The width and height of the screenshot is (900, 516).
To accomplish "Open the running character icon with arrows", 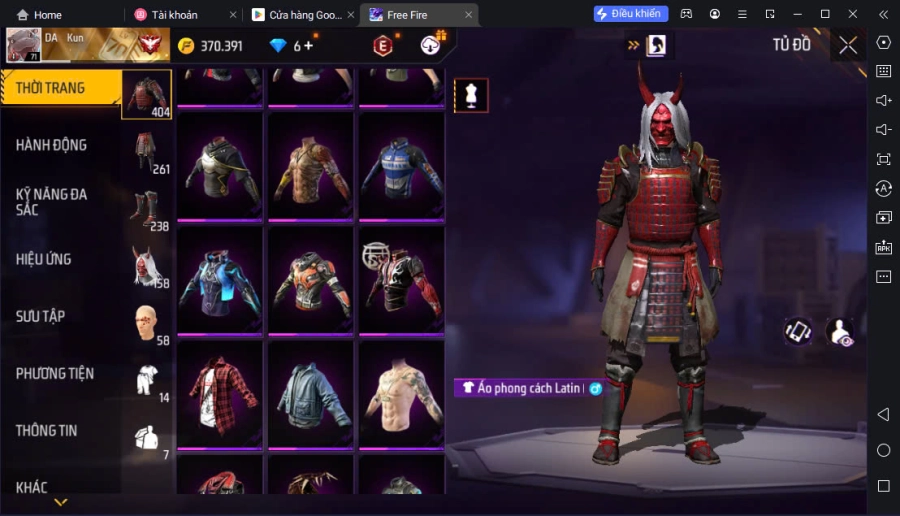I will click(658, 45).
